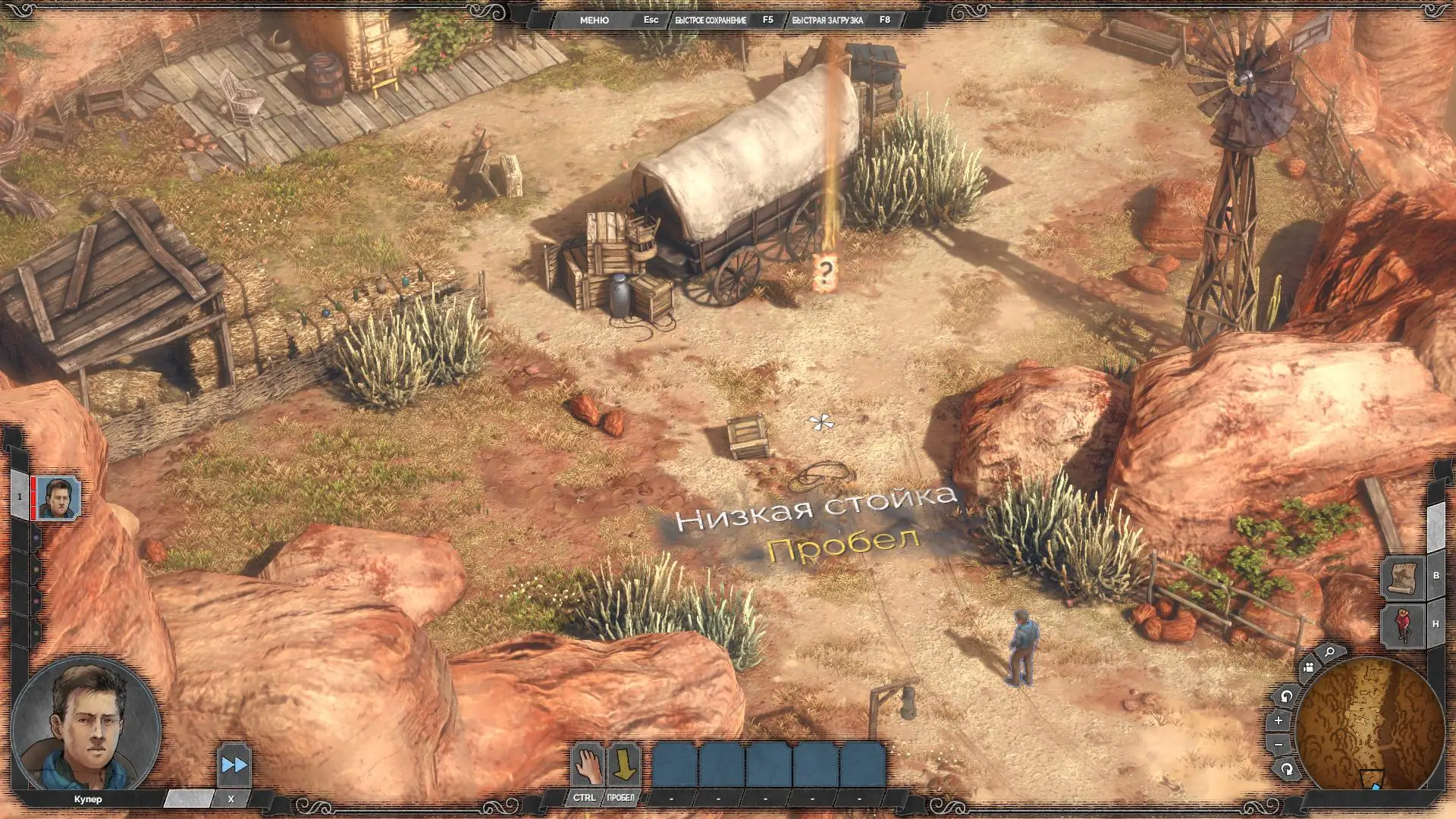The image size is (1456, 819).
Task: Click БЫСТРАЯ ЗАГРУЗКА quick load button
Action: click(x=827, y=20)
